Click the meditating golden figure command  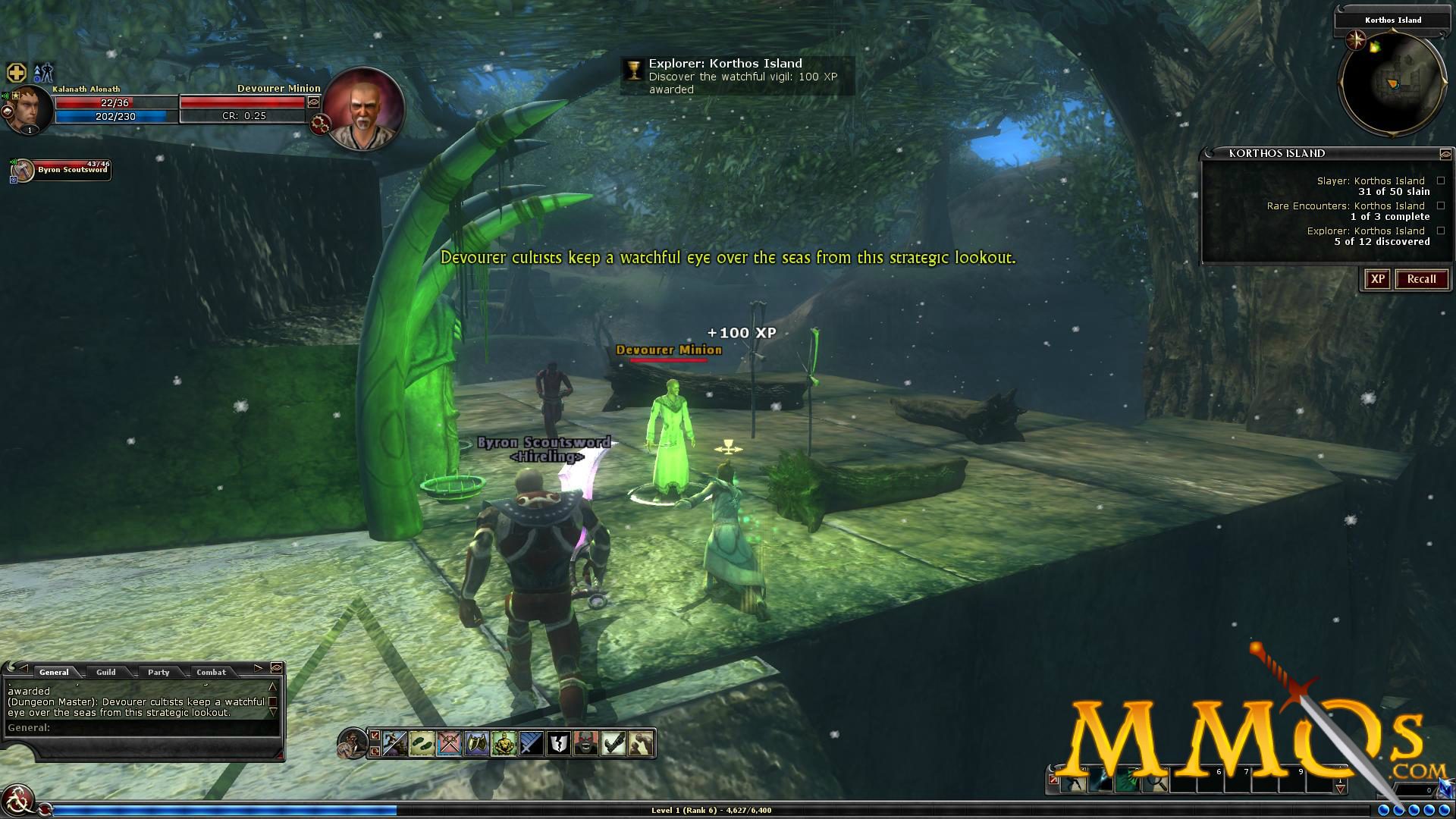pyautogui.click(x=504, y=743)
